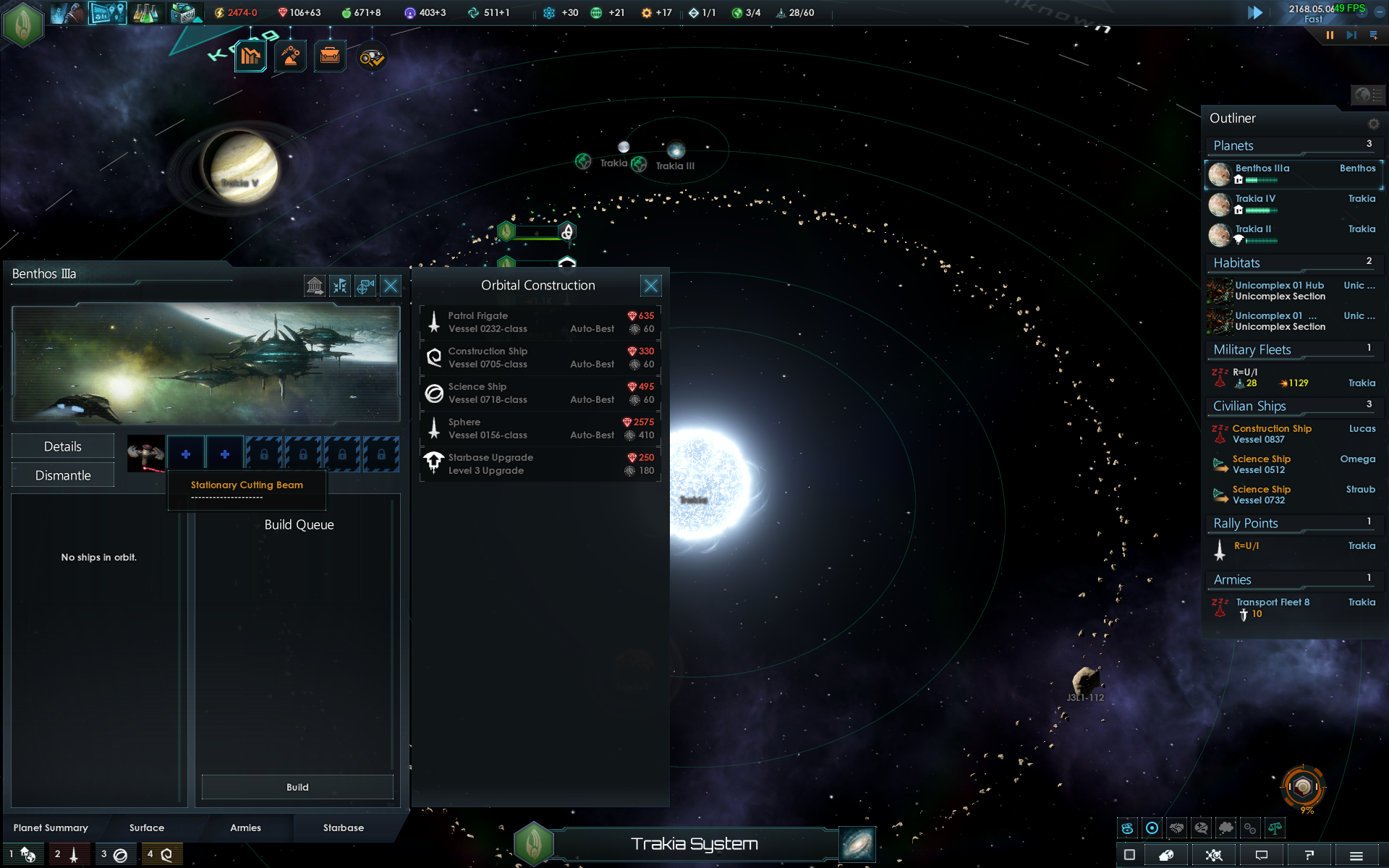Image resolution: width=1389 pixels, height=868 pixels.
Task: Click the Build button under Build Queue
Action: 297,787
